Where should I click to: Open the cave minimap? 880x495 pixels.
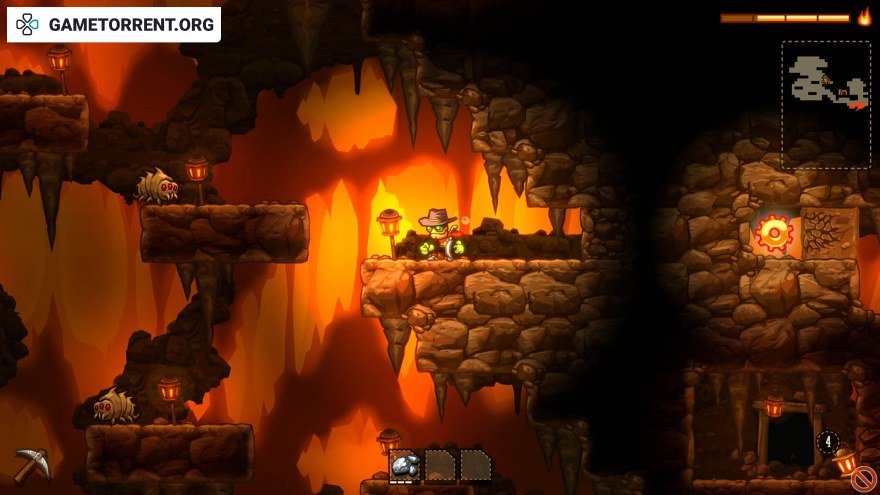826,104
